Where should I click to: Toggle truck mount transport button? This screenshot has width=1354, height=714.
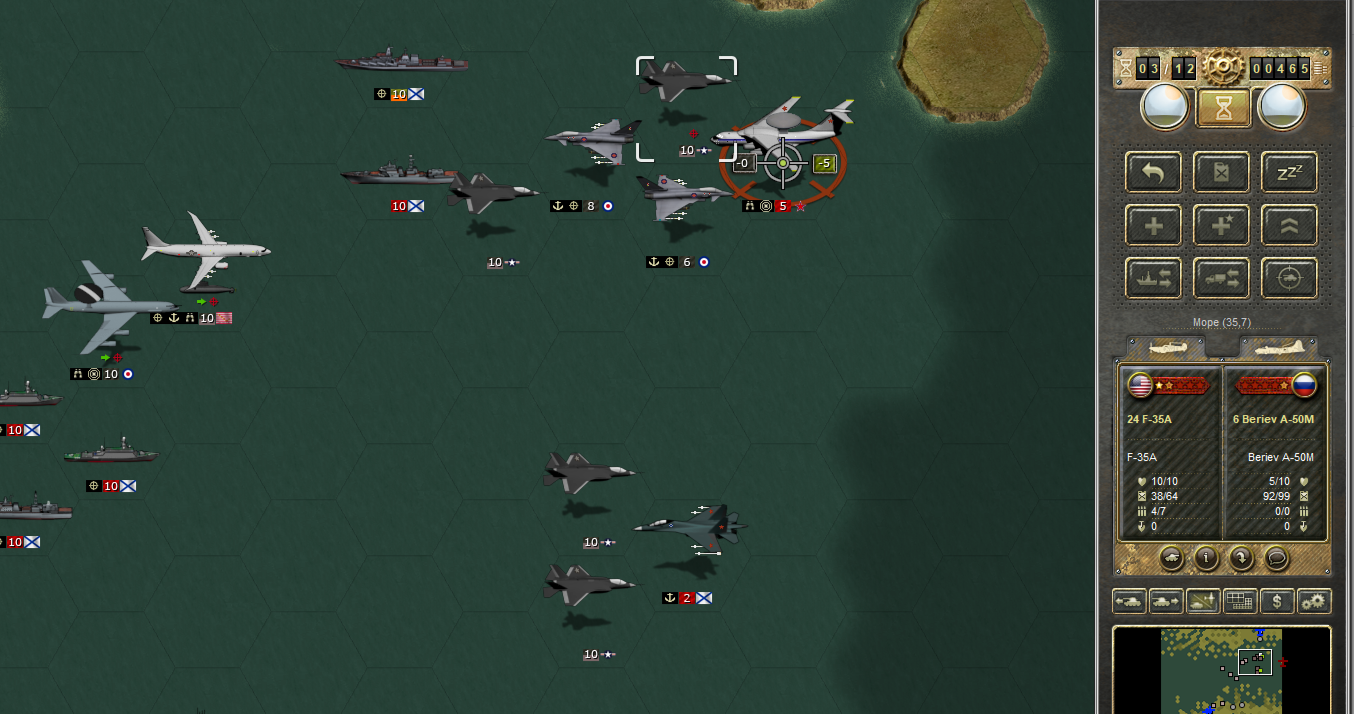(1221, 278)
